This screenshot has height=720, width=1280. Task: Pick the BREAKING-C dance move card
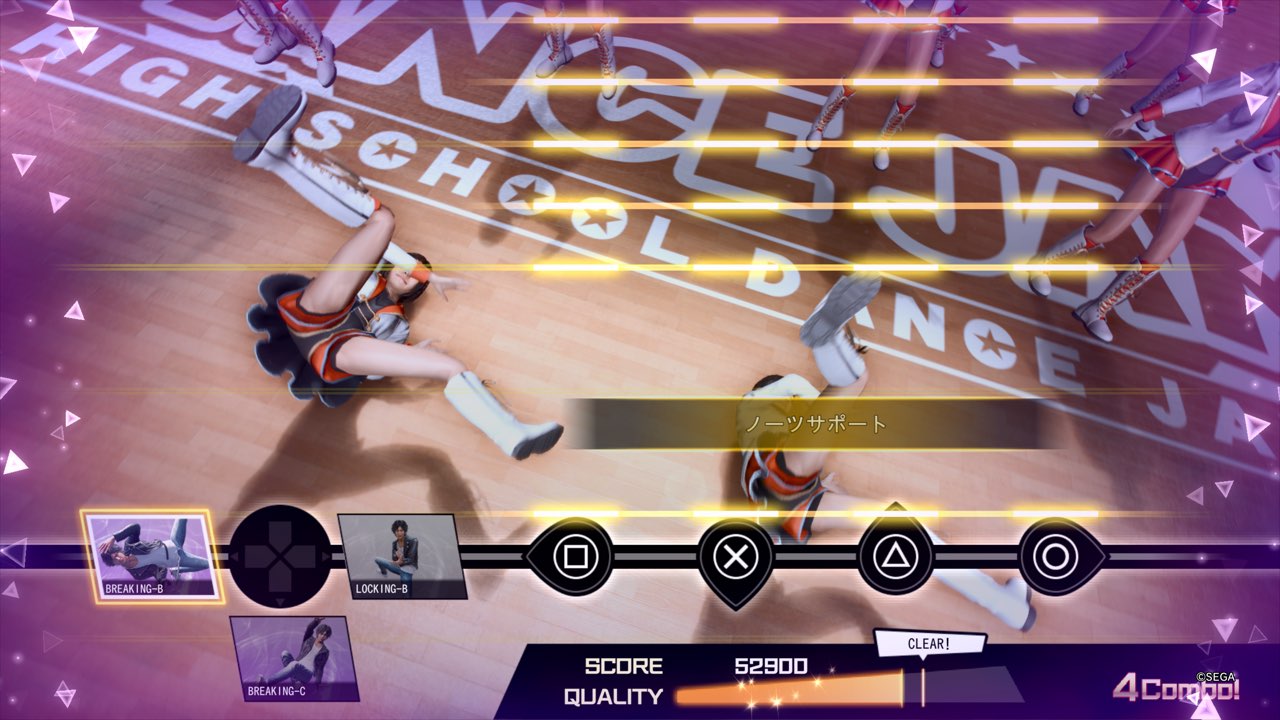294,657
